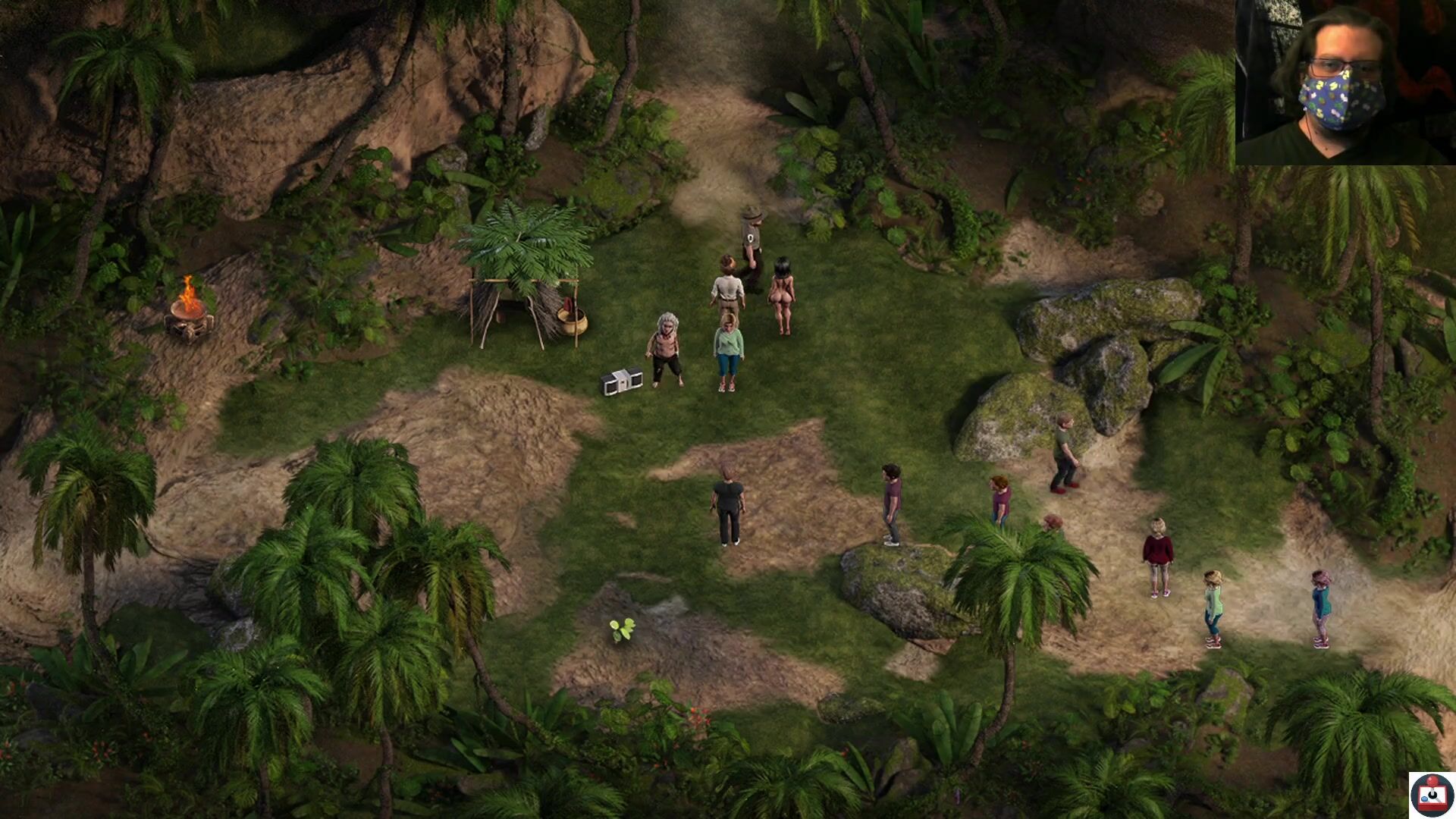The width and height of the screenshot is (1456, 819).
Task: Click the joystick channel watermark icon
Action: point(1431,794)
